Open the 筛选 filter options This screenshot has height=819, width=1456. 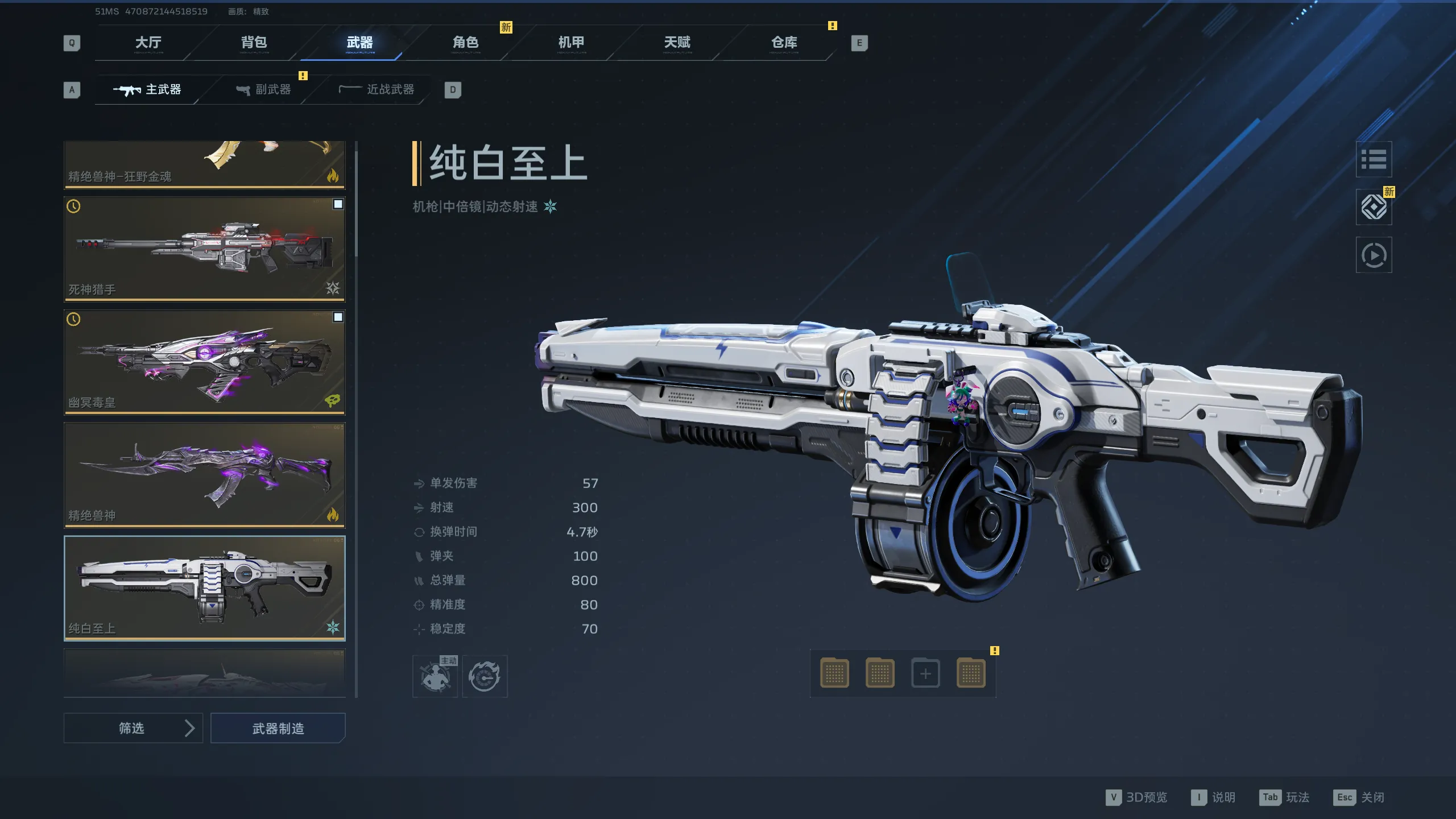pos(133,728)
